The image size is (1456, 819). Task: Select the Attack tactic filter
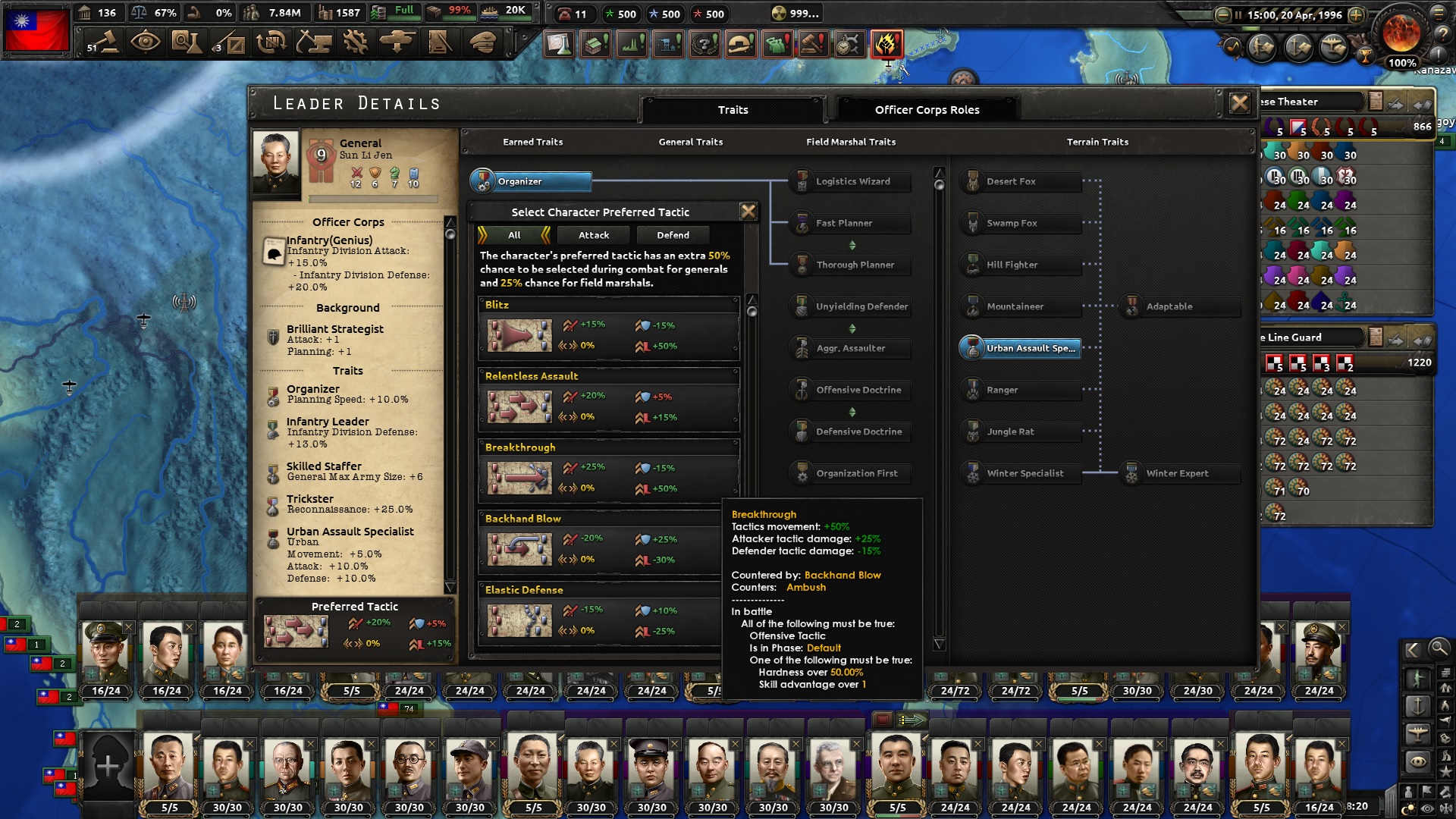pos(594,235)
